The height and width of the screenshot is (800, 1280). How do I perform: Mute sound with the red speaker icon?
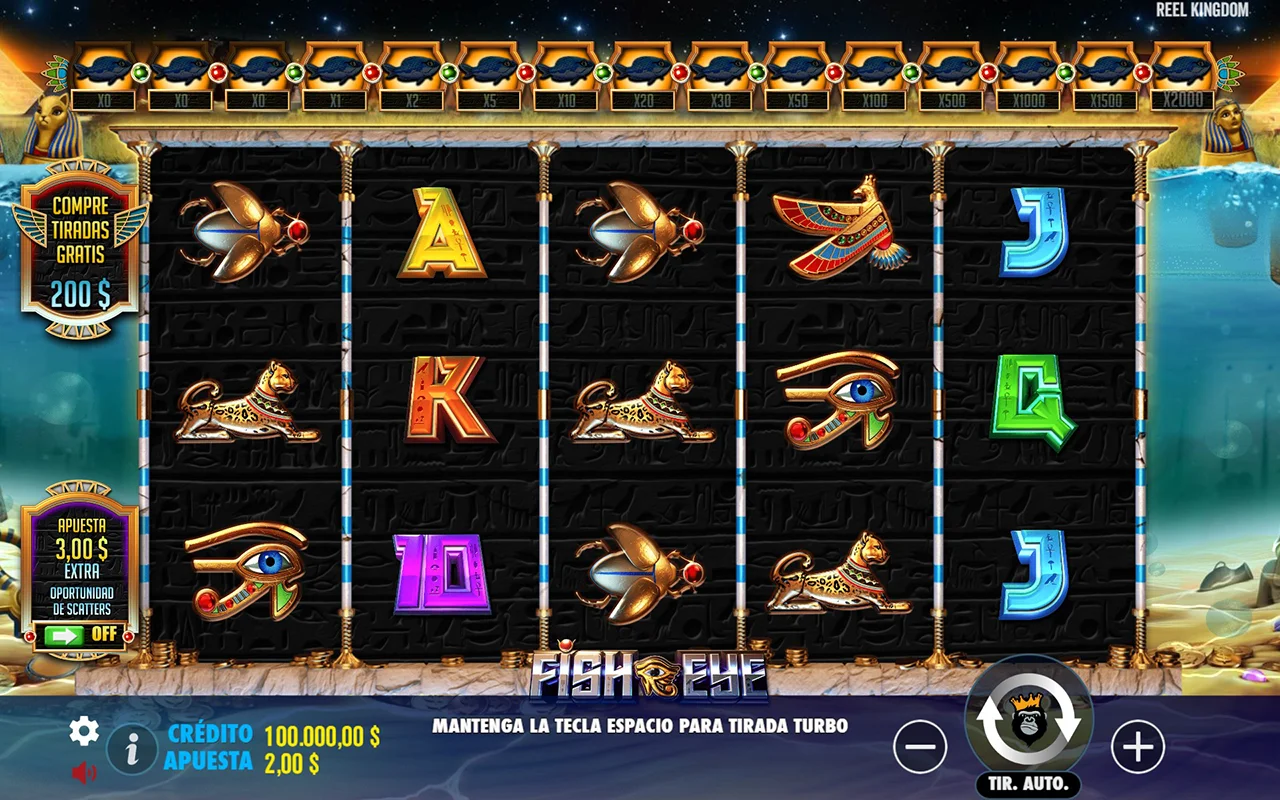tap(84, 772)
